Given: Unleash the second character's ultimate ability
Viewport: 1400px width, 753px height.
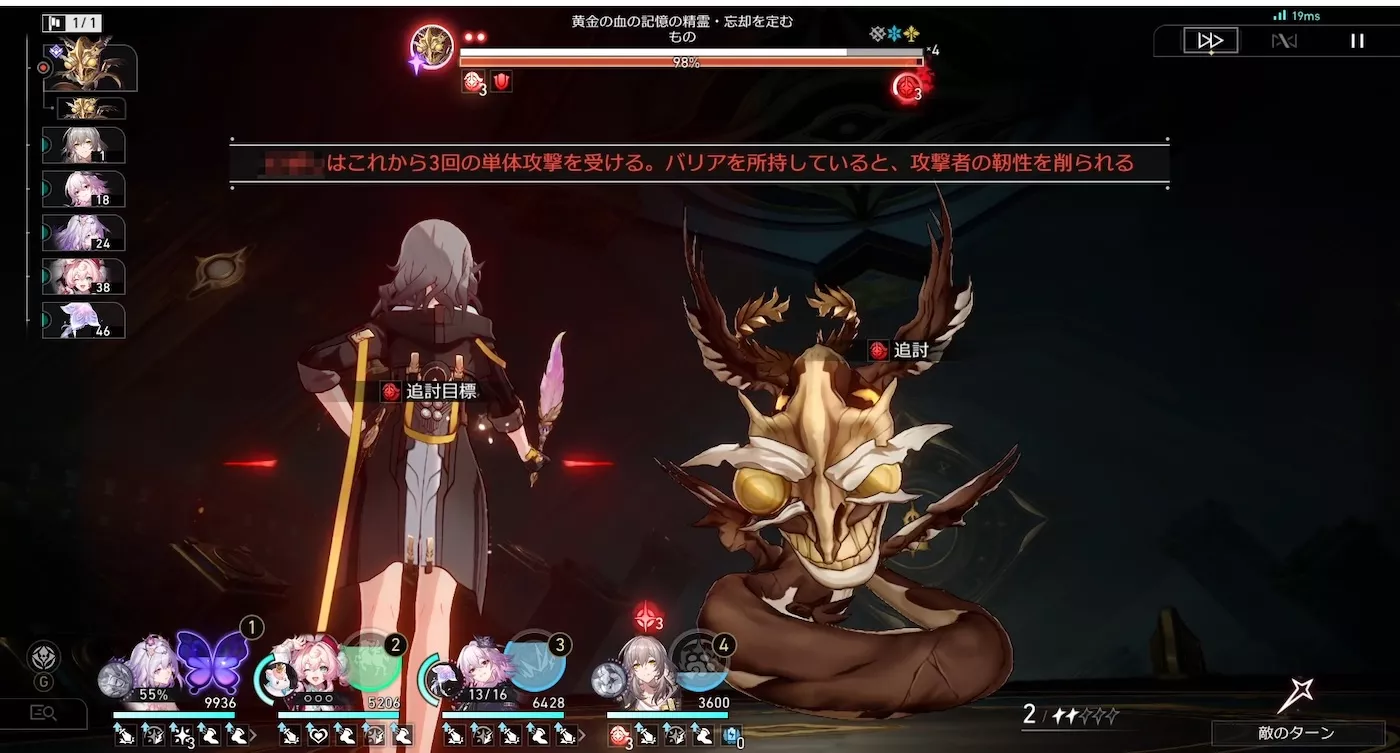Looking at the screenshot, I should 374,660.
